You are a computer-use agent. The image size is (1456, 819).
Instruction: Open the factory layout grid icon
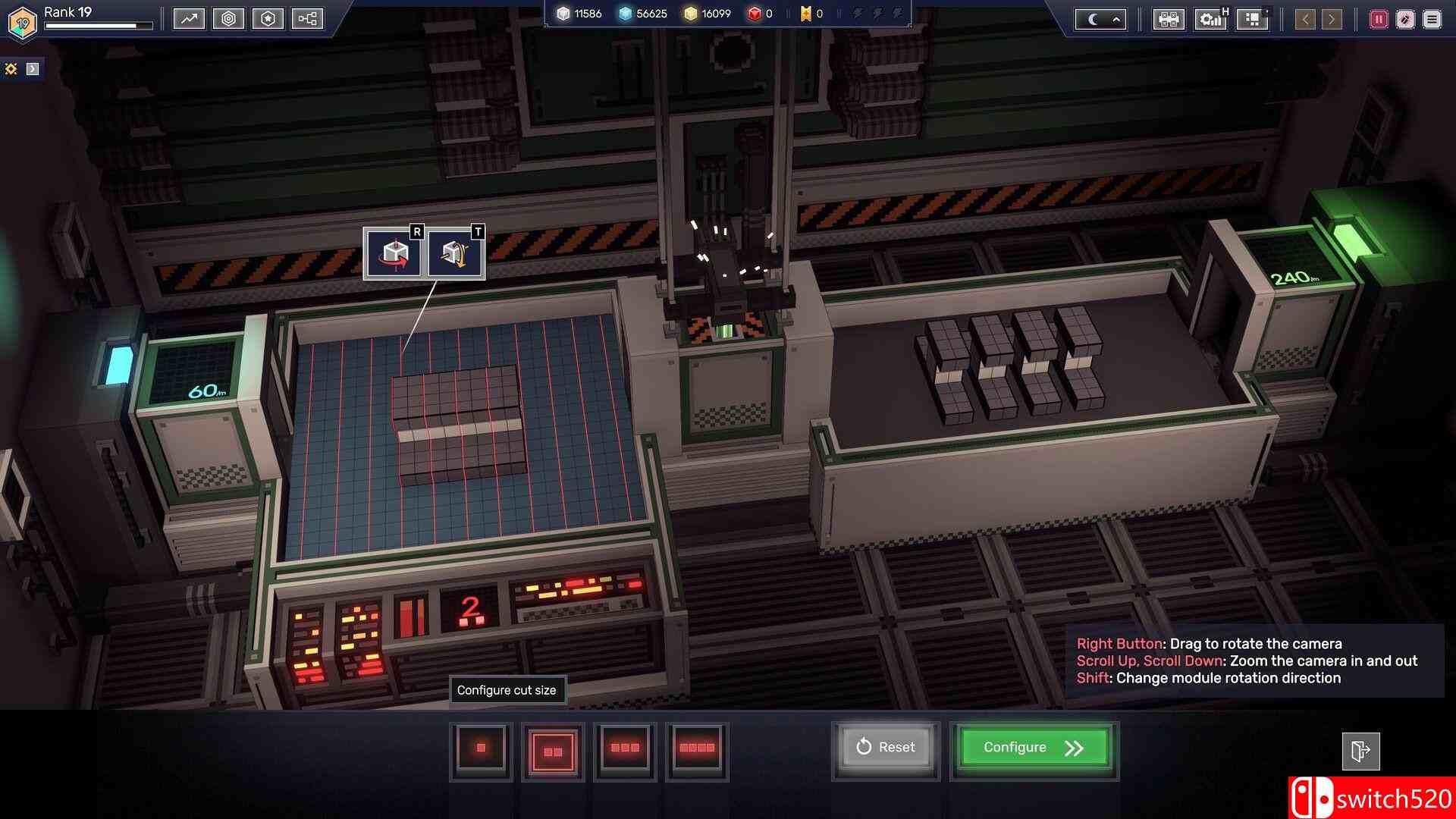(x=1168, y=20)
